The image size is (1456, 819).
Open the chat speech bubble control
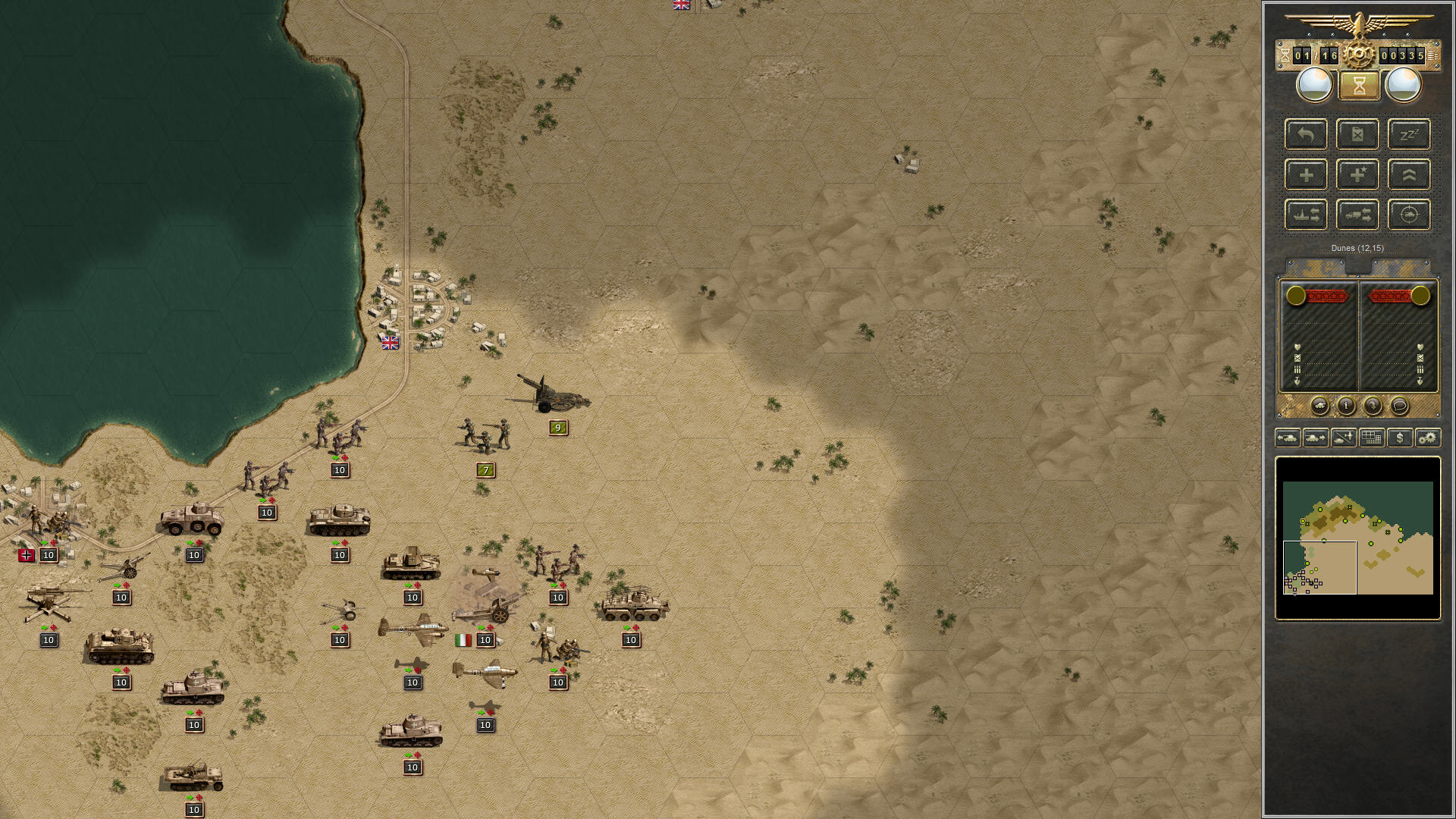pos(1400,406)
